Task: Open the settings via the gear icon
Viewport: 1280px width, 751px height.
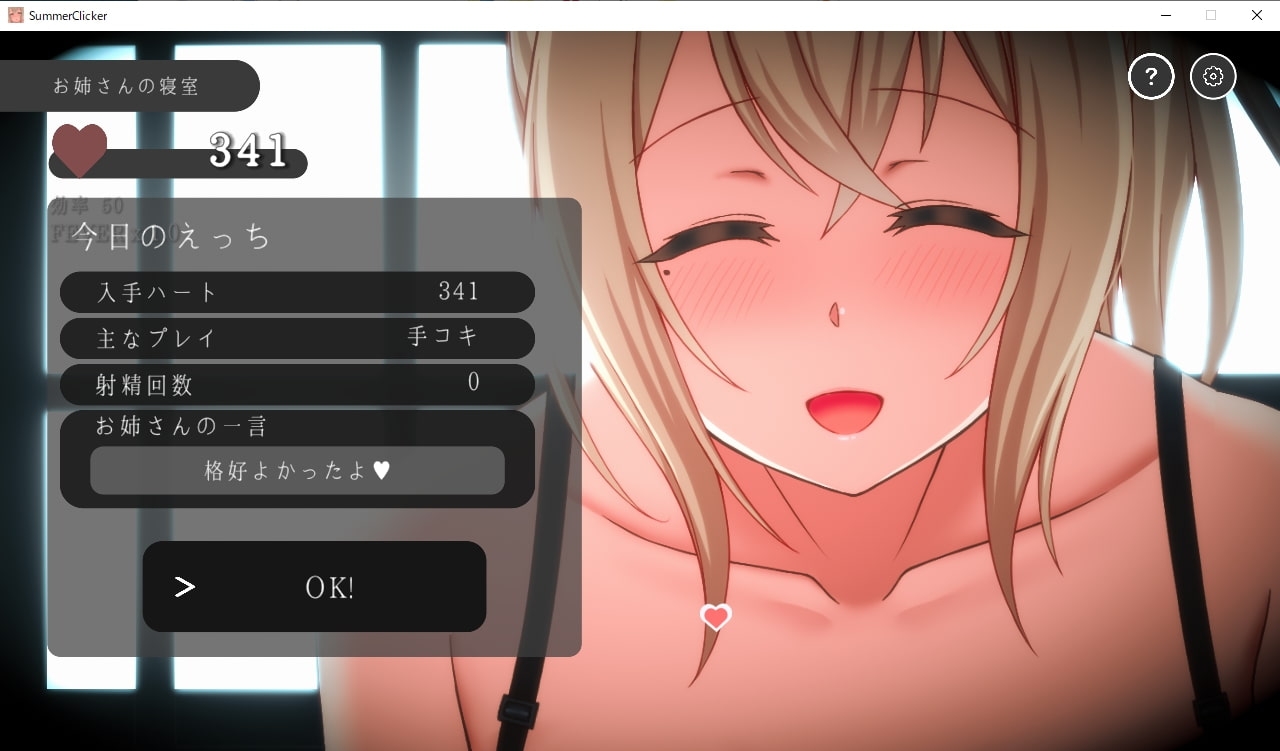Action: (x=1213, y=76)
